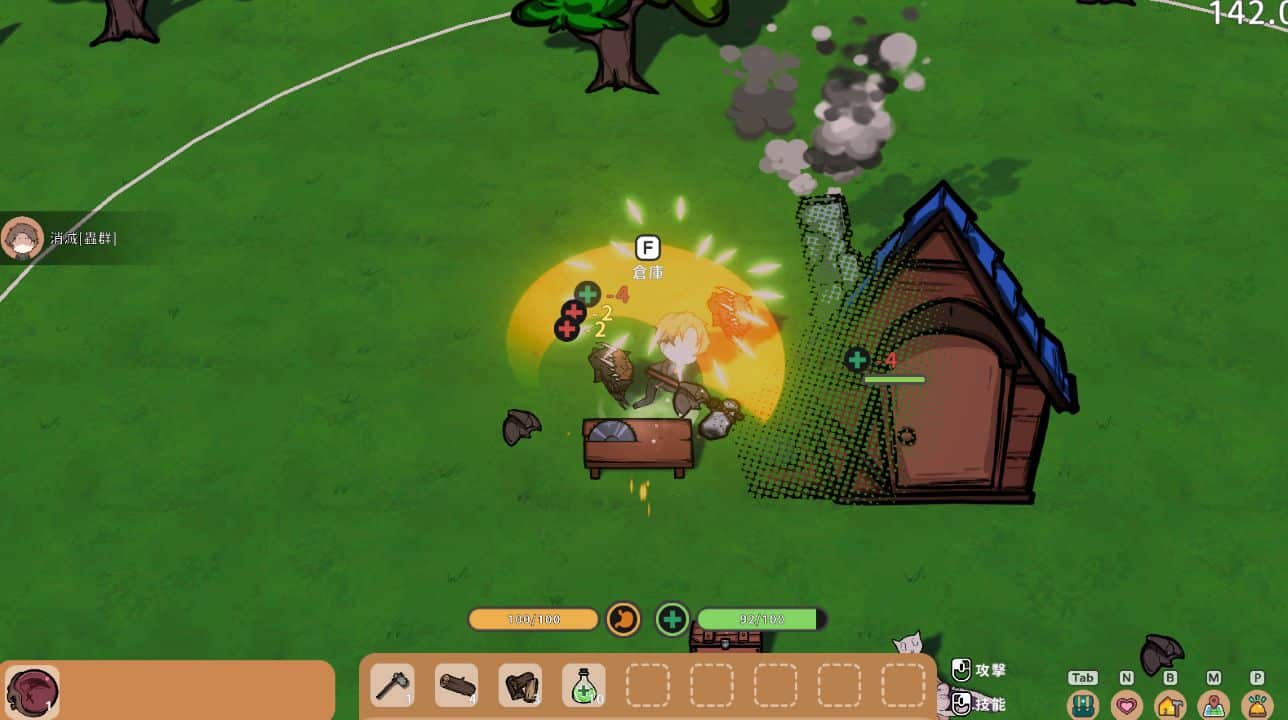Select the wood log hotbar slot

click(x=456, y=687)
